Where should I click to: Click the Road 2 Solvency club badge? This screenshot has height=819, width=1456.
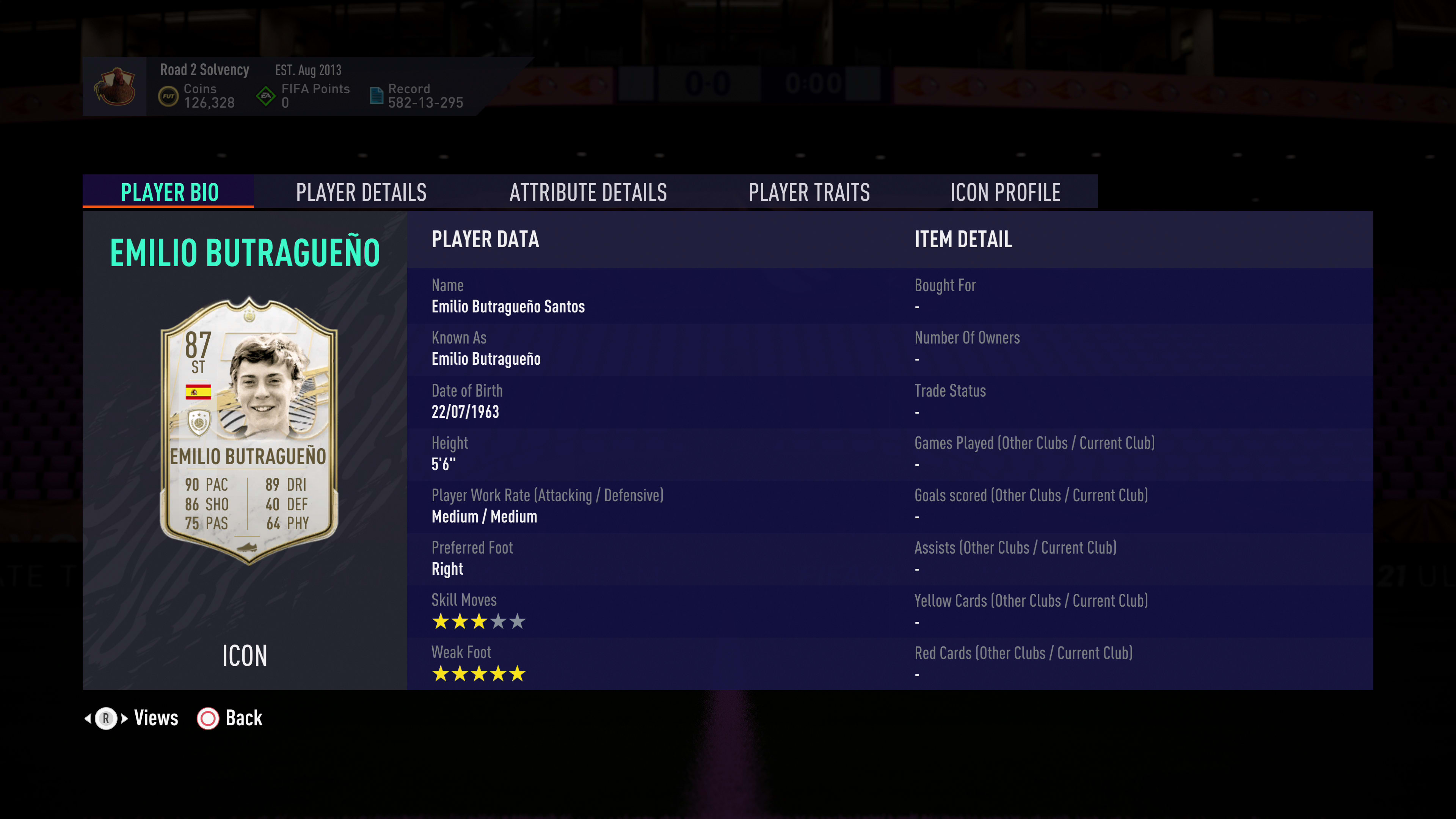tap(115, 86)
